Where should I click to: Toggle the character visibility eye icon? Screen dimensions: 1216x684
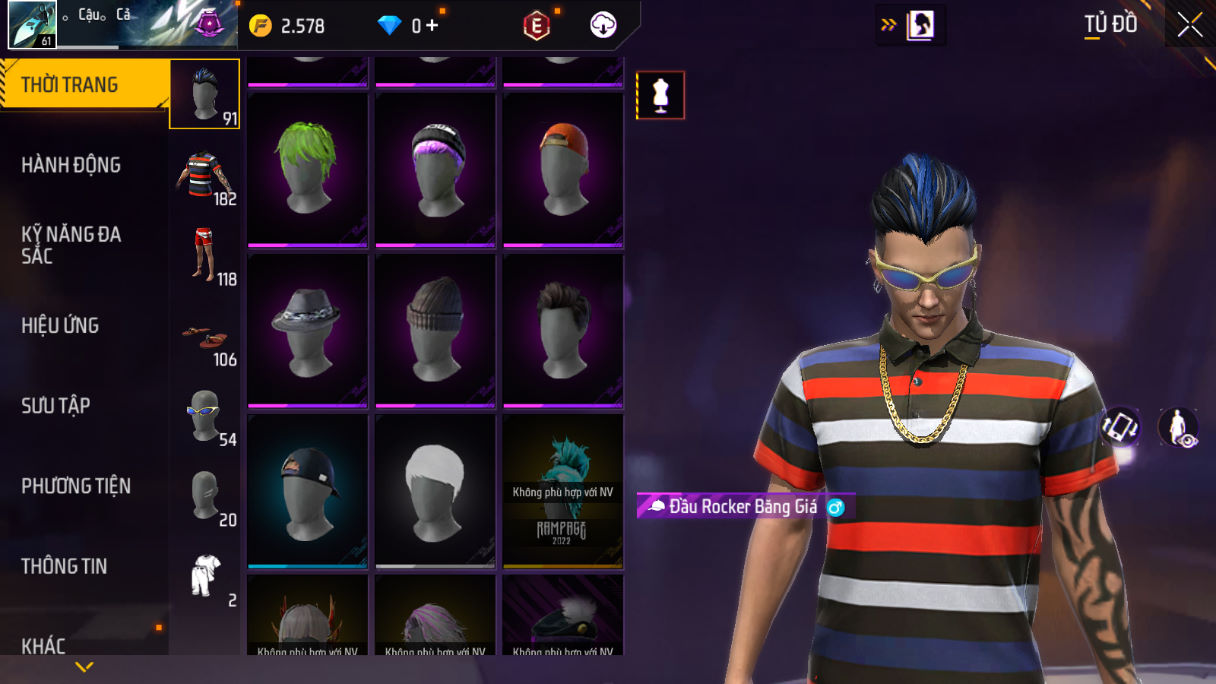1178,428
